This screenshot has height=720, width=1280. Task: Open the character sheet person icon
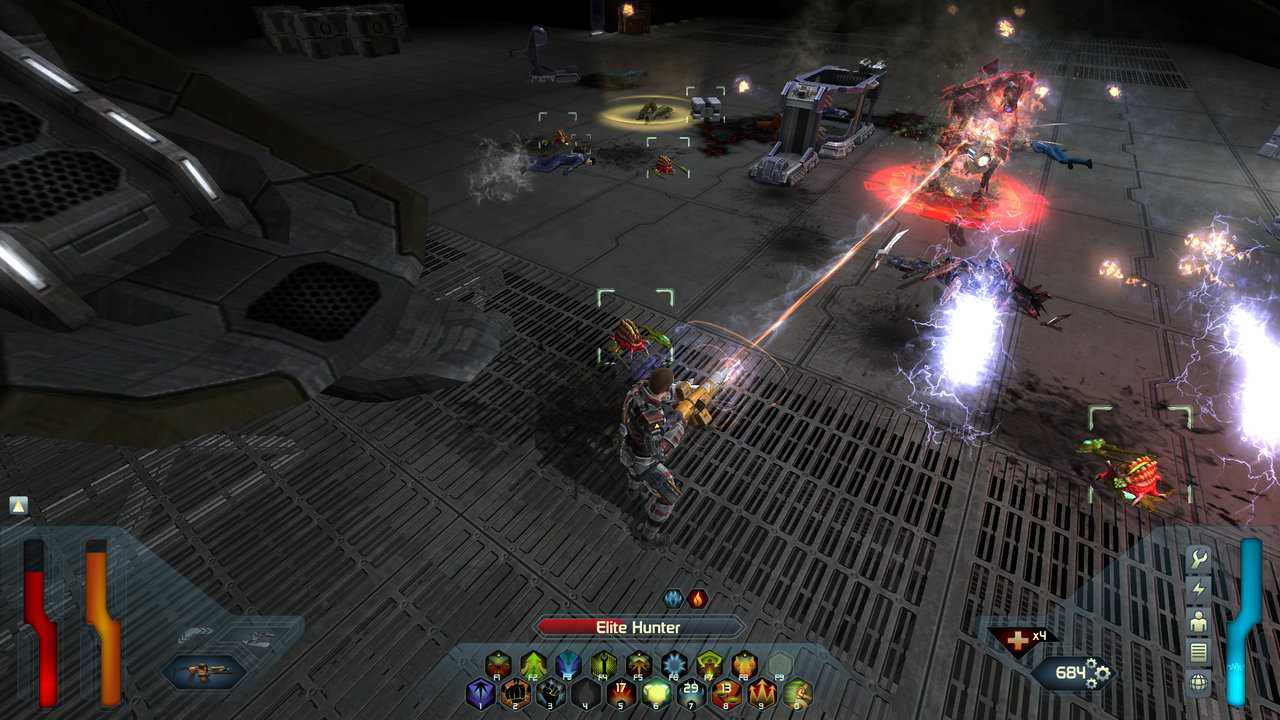(1197, 622)
